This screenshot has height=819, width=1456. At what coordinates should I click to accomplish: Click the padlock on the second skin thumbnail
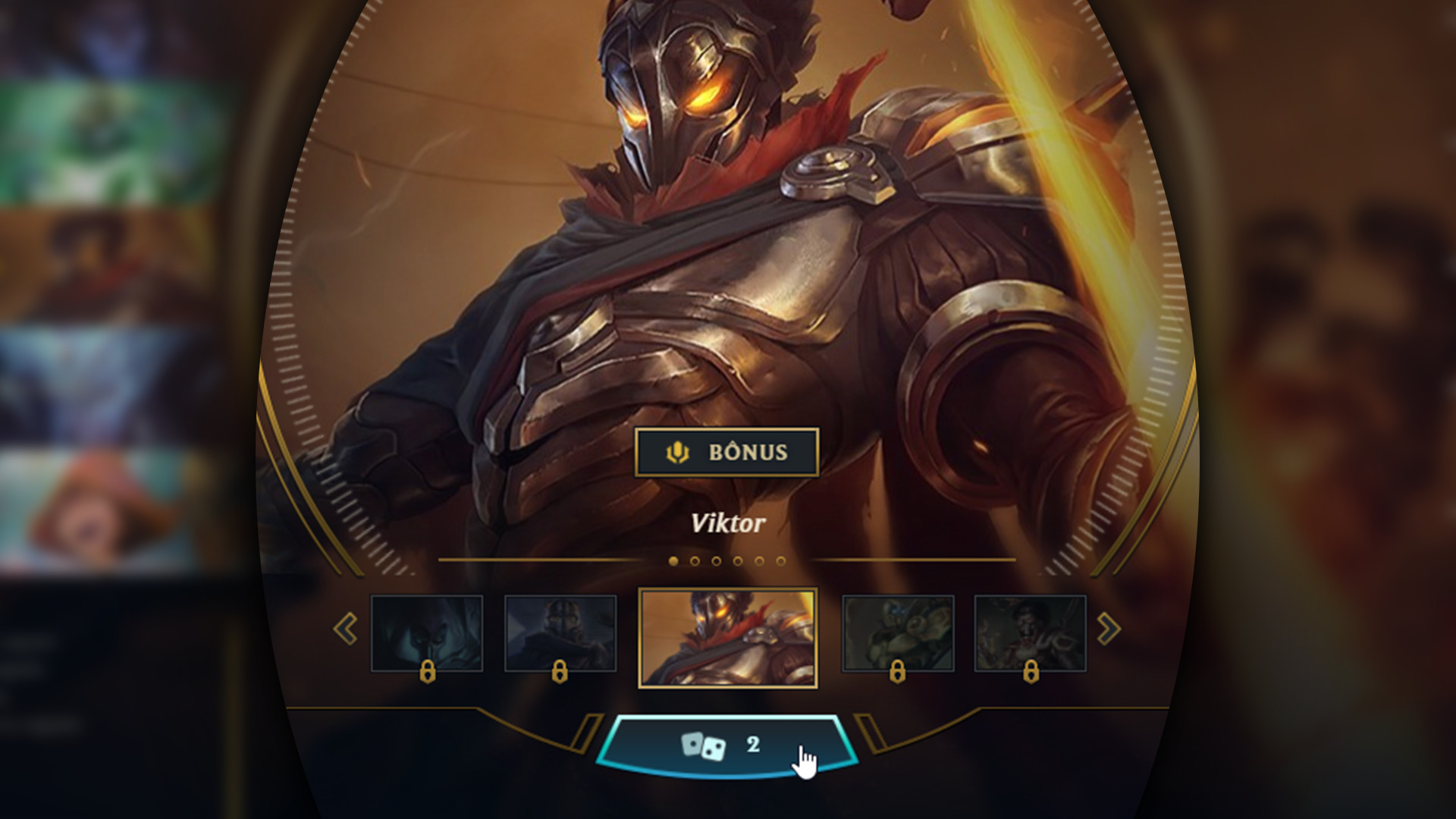(x=559, y=671)
